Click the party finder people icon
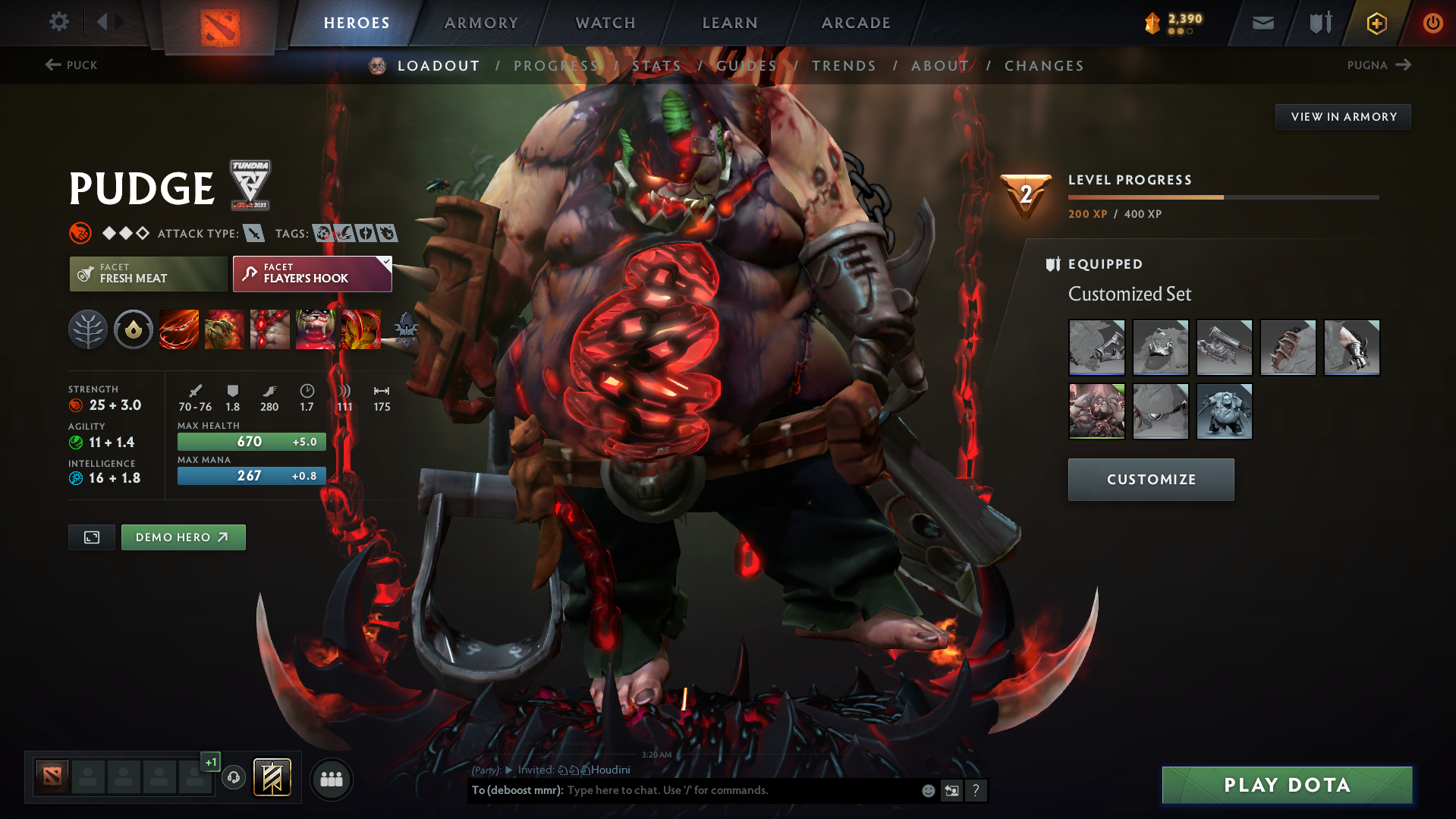 [332, 779]
